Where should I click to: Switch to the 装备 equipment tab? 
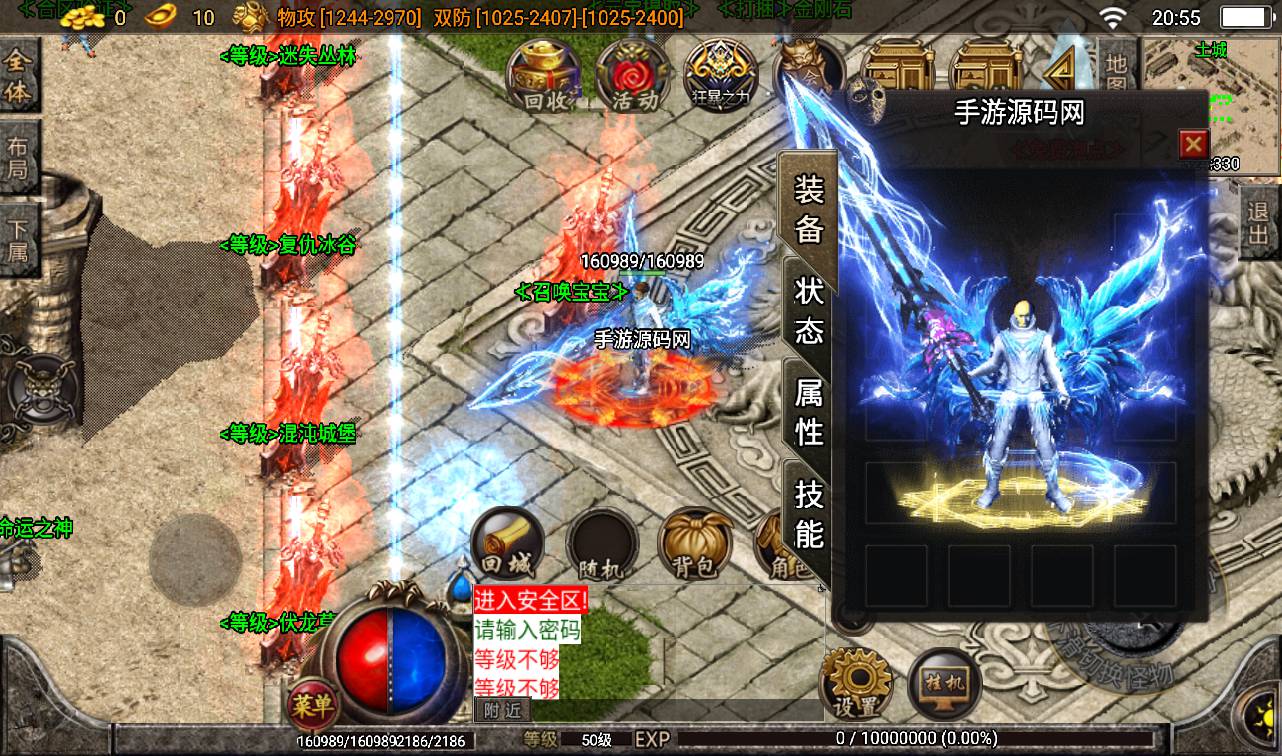click(808, 210)
